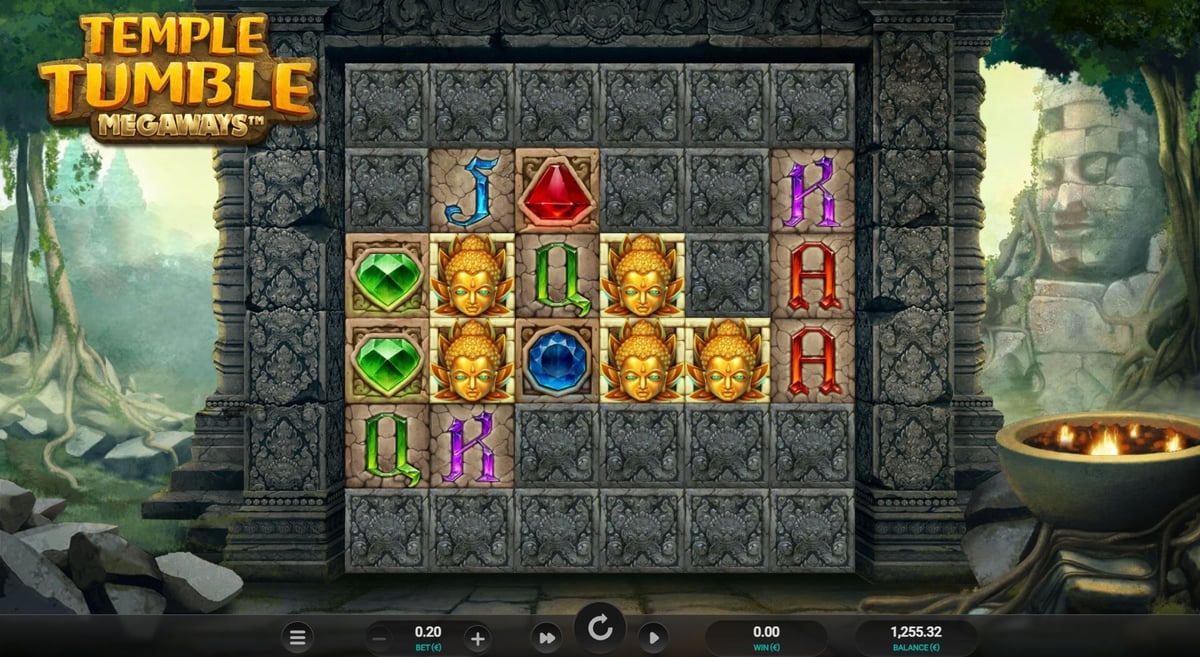Toggle the fast-forward turbo button
Image resolution: width=1200 pixels, height=657 pixels.
pyautogui.click(x=547, y=637)
